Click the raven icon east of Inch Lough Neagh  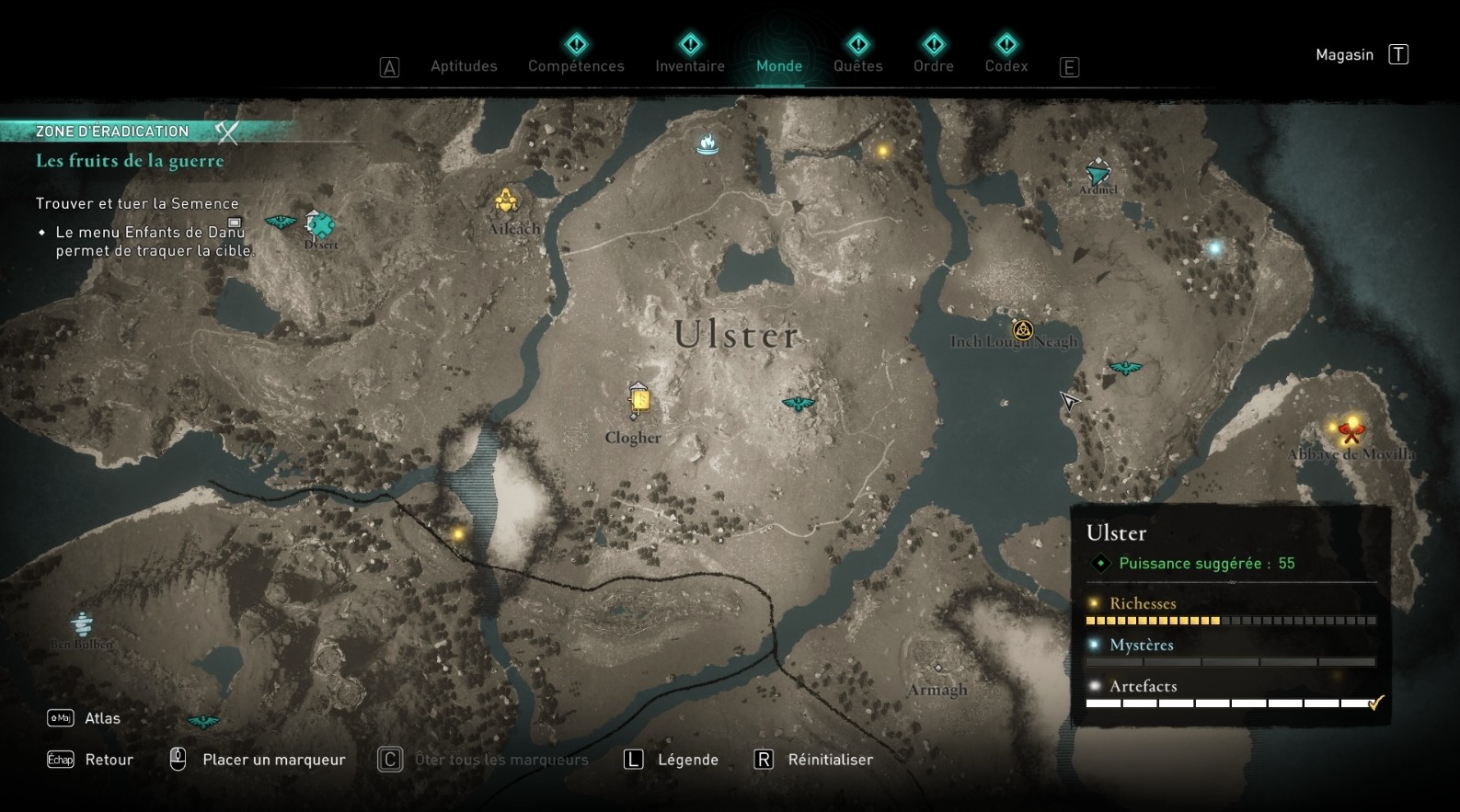(x=1123, y=366)
